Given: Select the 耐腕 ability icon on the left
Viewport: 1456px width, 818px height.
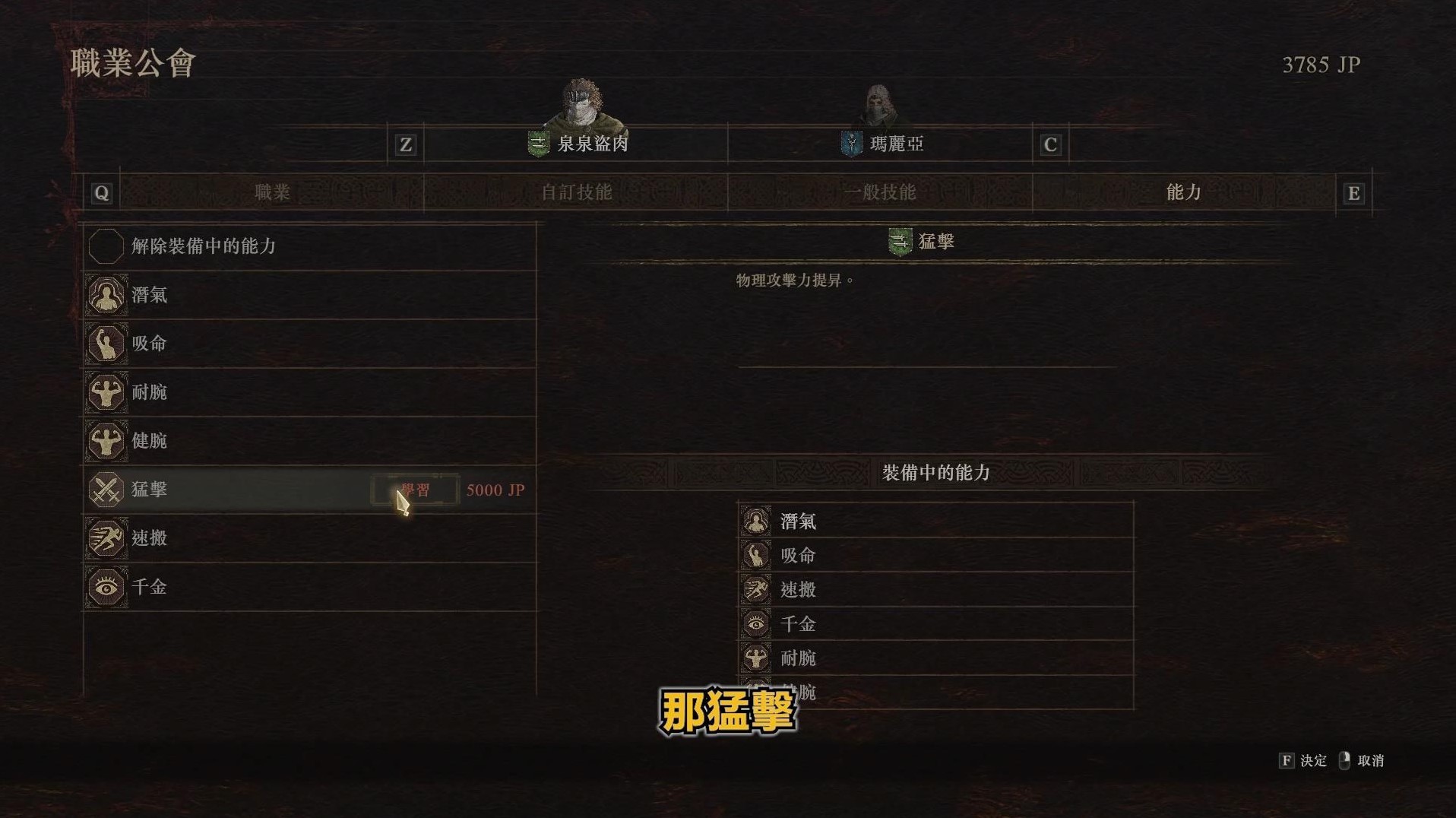Looking at the screenshot, I should pos(106,392).
